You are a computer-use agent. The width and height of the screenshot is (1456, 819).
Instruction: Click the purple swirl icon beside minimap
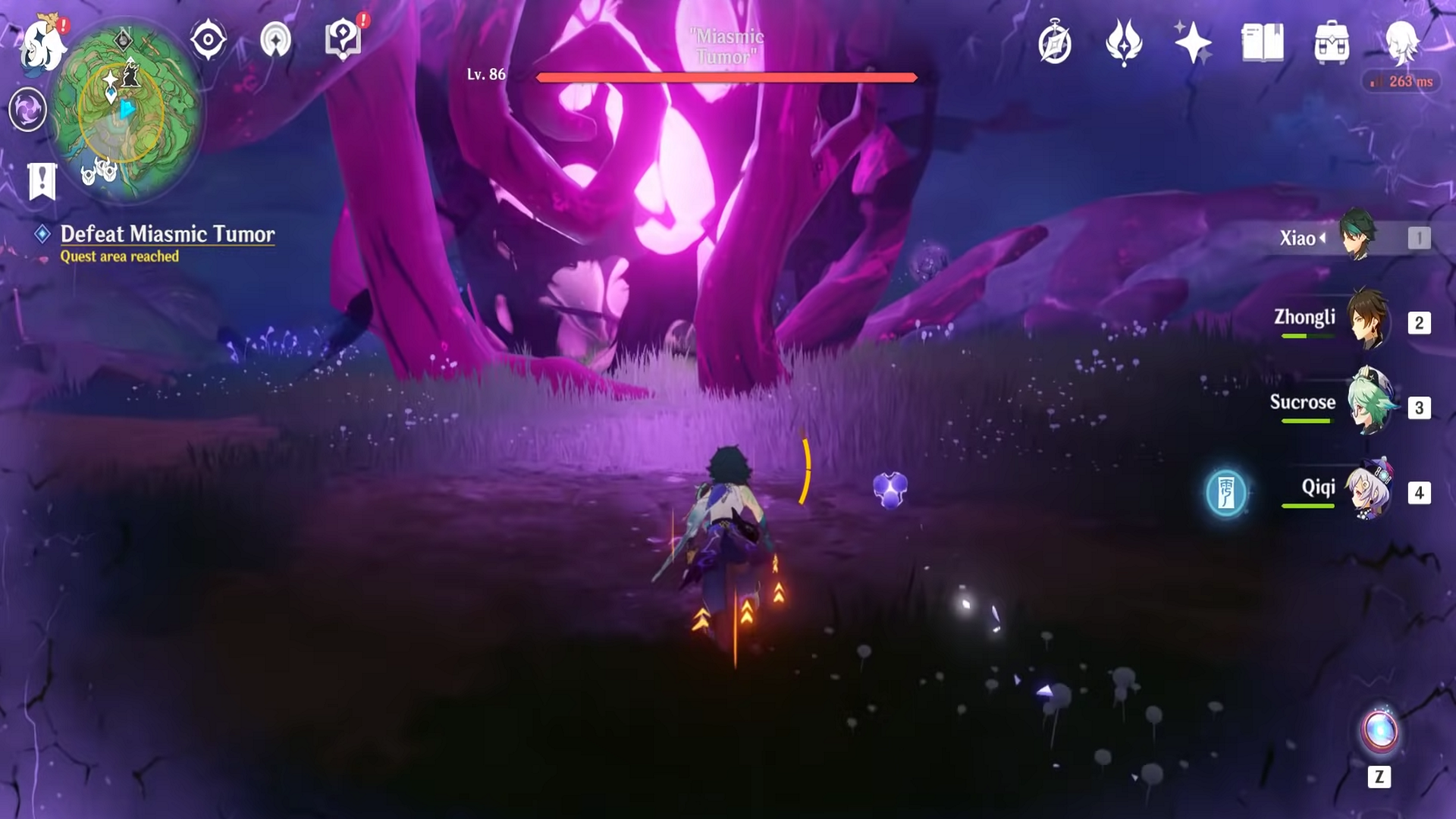point(28,109)
